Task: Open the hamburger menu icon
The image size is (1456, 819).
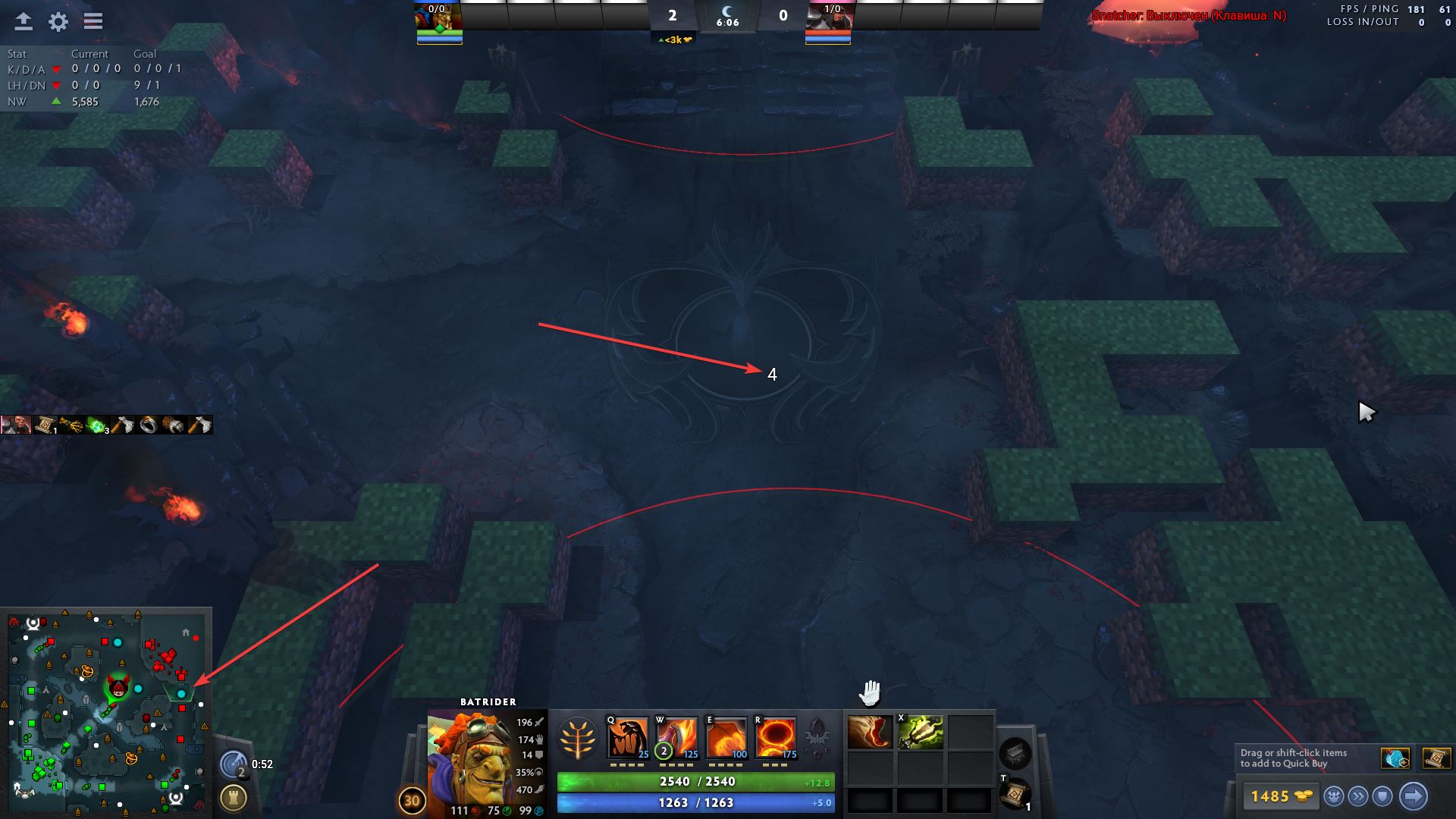Action: 93,22
